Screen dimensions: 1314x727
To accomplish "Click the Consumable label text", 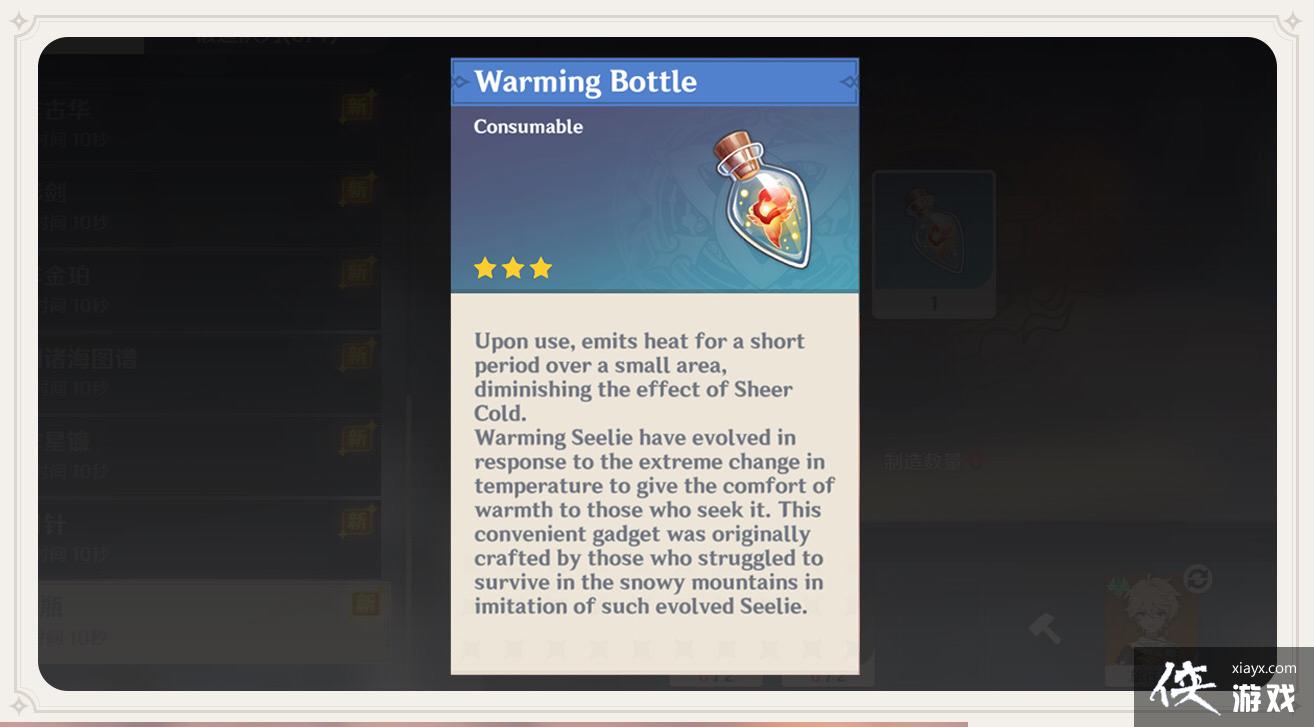I will [528, 126].
